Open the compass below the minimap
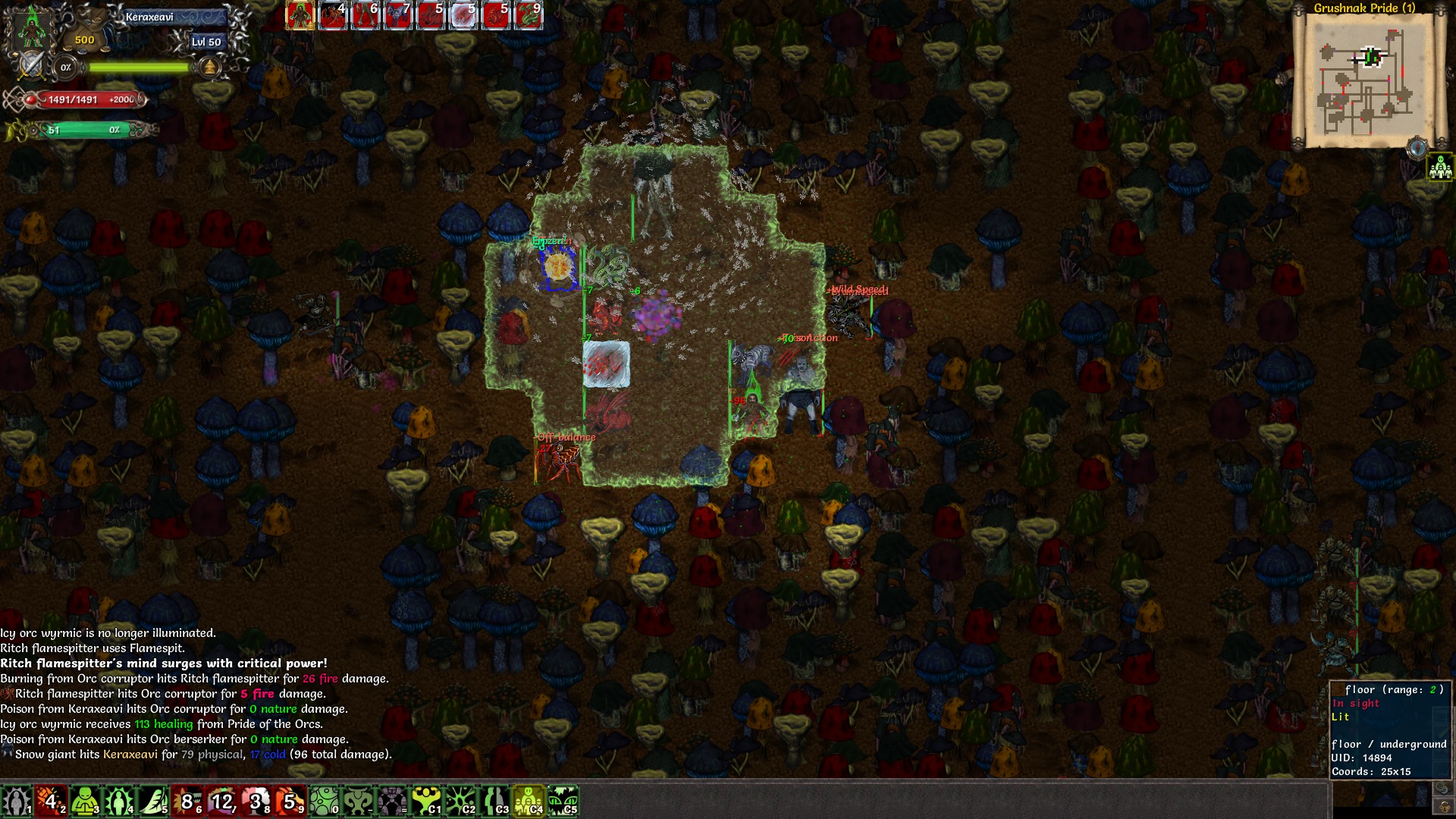The width and height of the screenshot is (1456, 819). 1417,148
